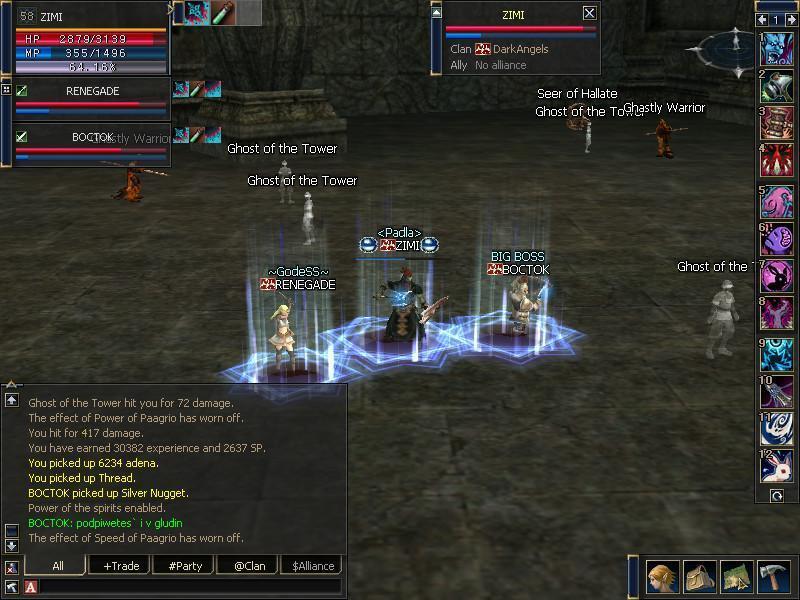Open the map icon in the menu bar

point(736,575)
